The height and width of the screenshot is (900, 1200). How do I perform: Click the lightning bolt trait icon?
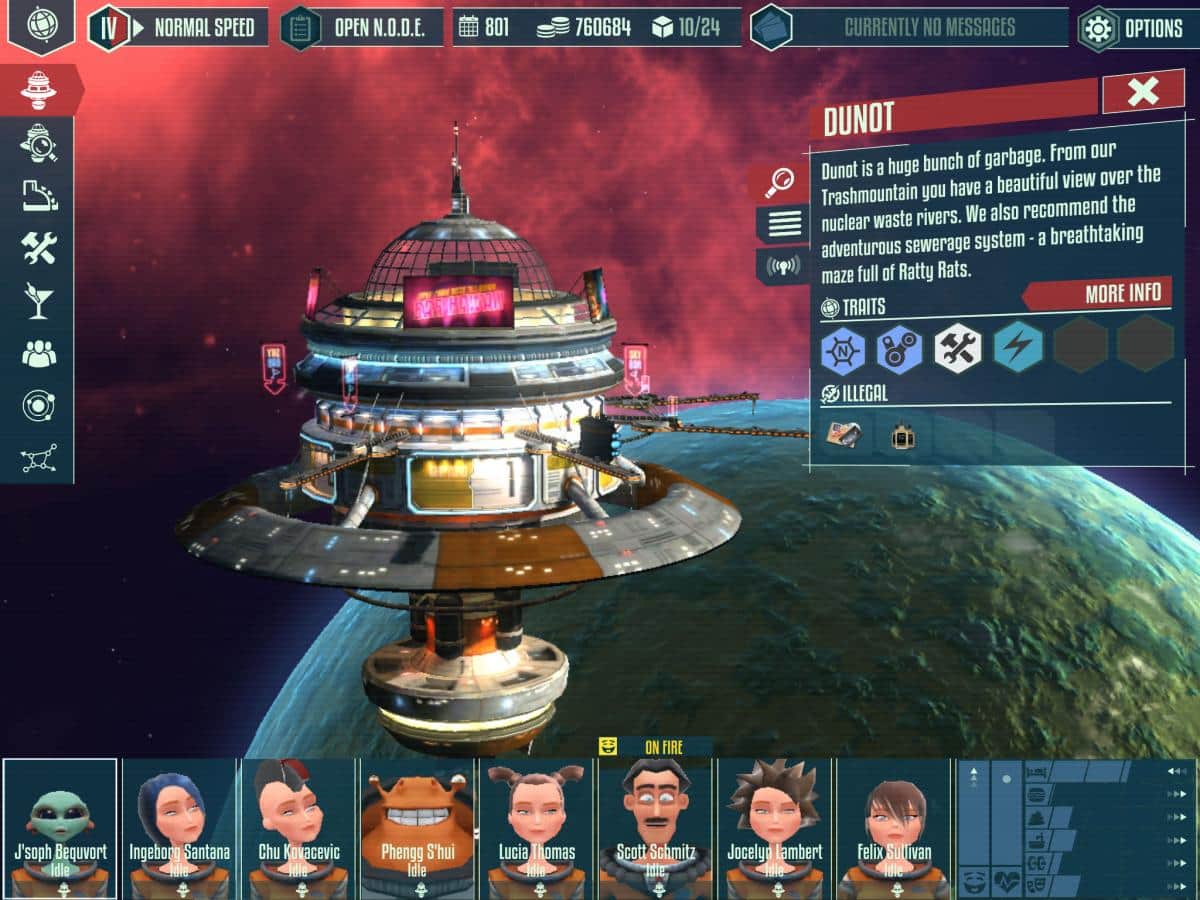coord(1018,348)
